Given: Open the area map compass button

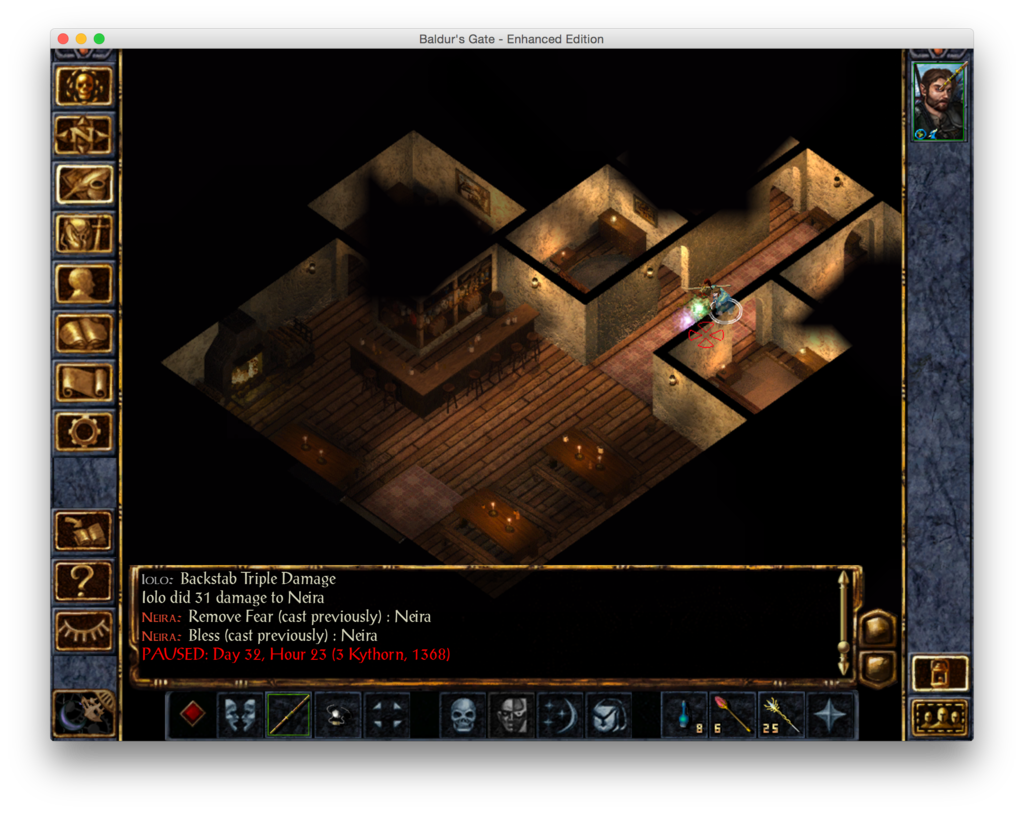Looking at the screenshot, I should (84, 135).
